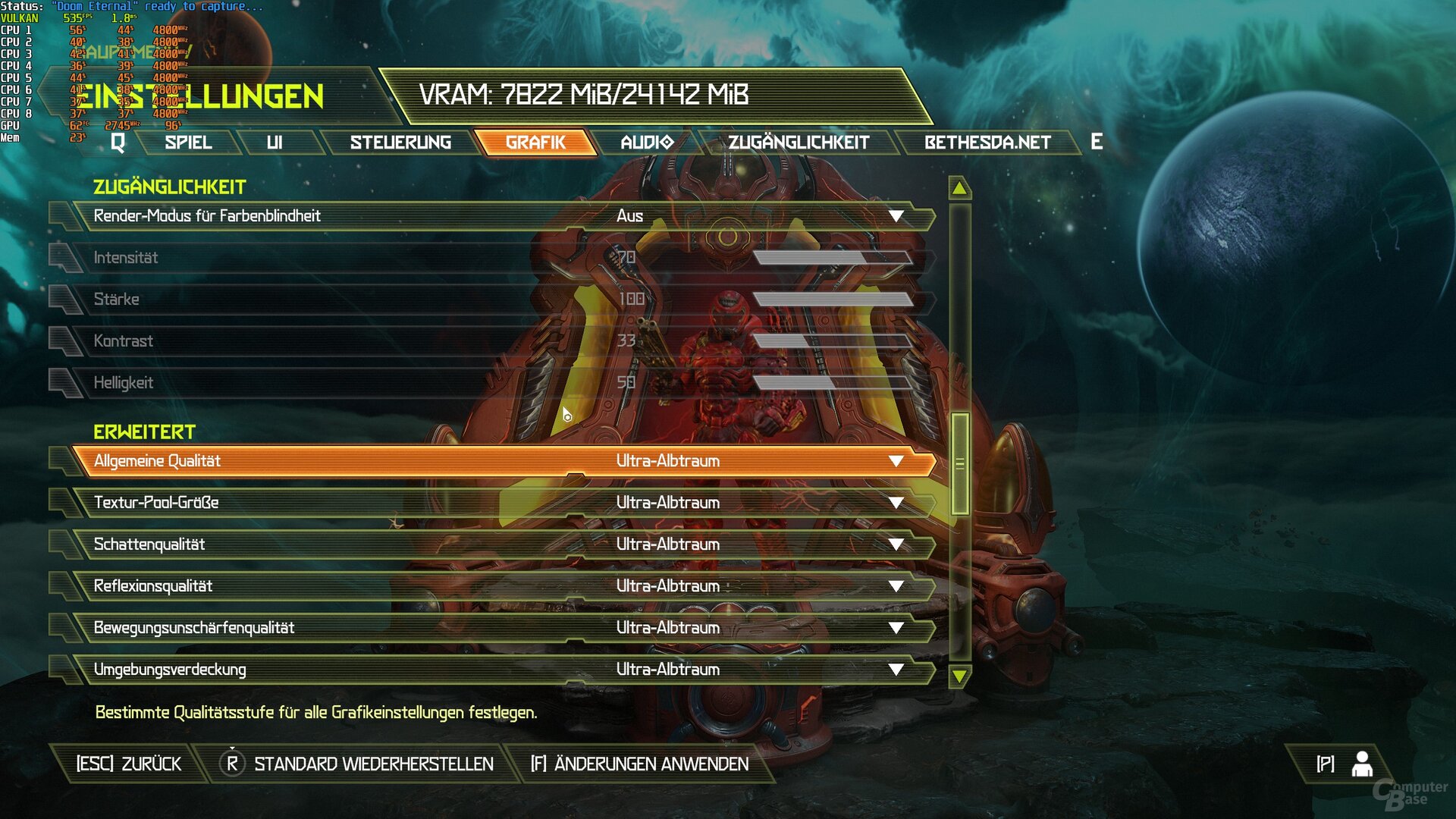The height and width of the screenshot is (819, 1456).
Task: Select the STEUERUNG tab
Action: pos(400,143)
